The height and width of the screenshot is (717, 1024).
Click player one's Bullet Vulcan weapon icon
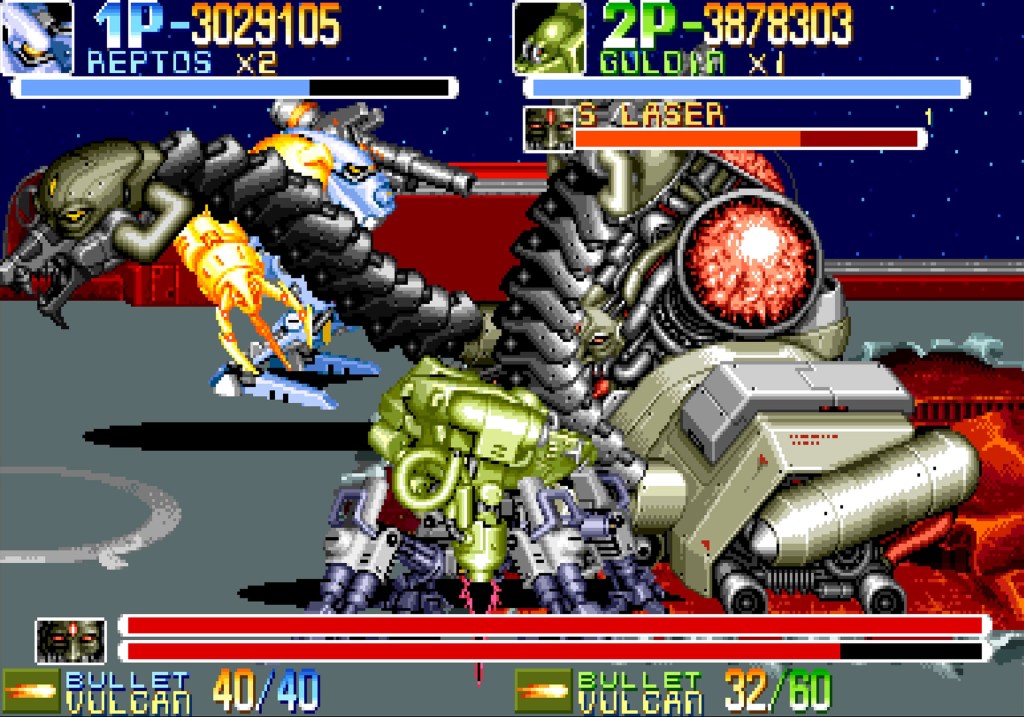click(x=30, y=692)
